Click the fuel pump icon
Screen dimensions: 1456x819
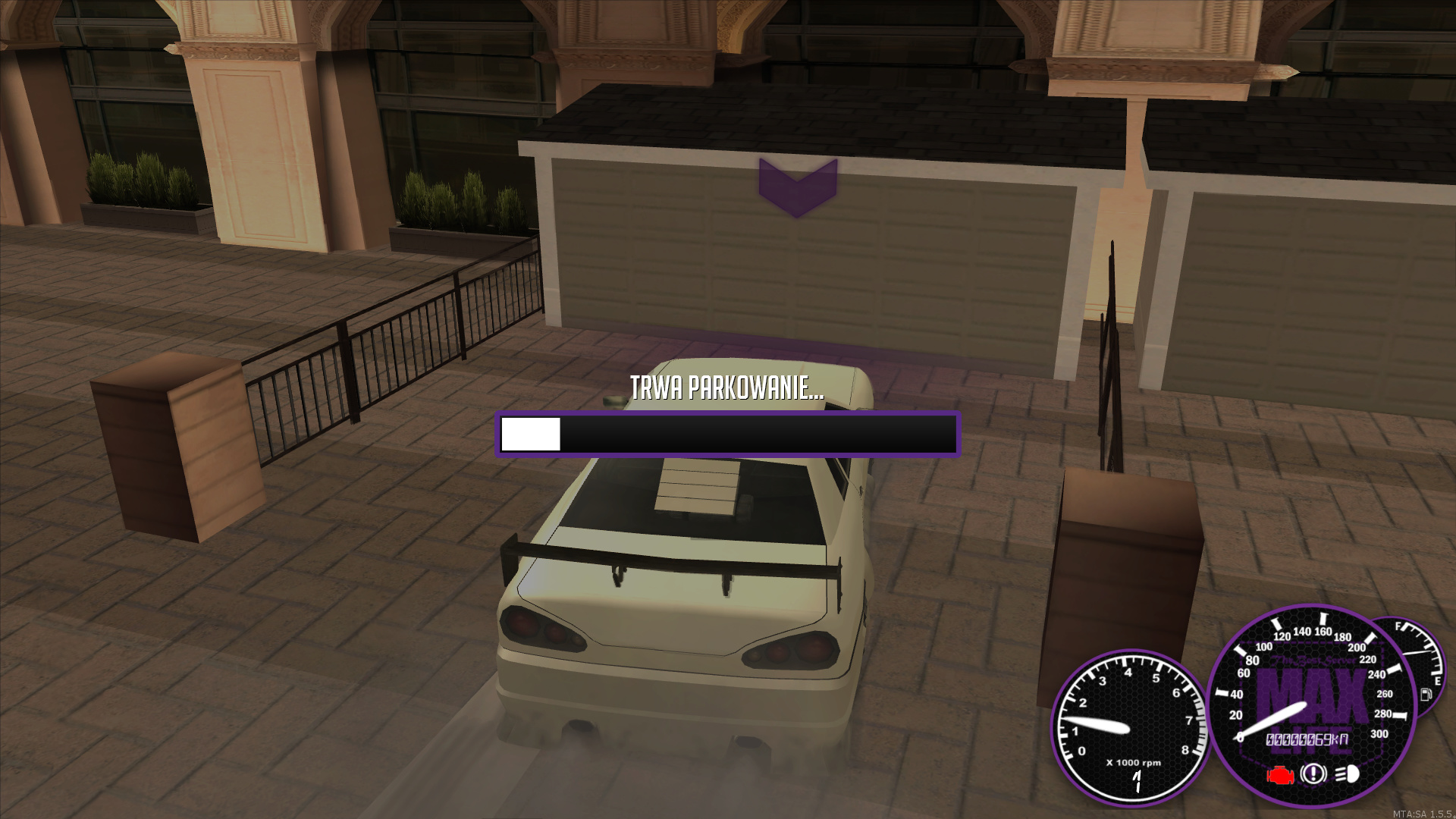[1426, 694]
